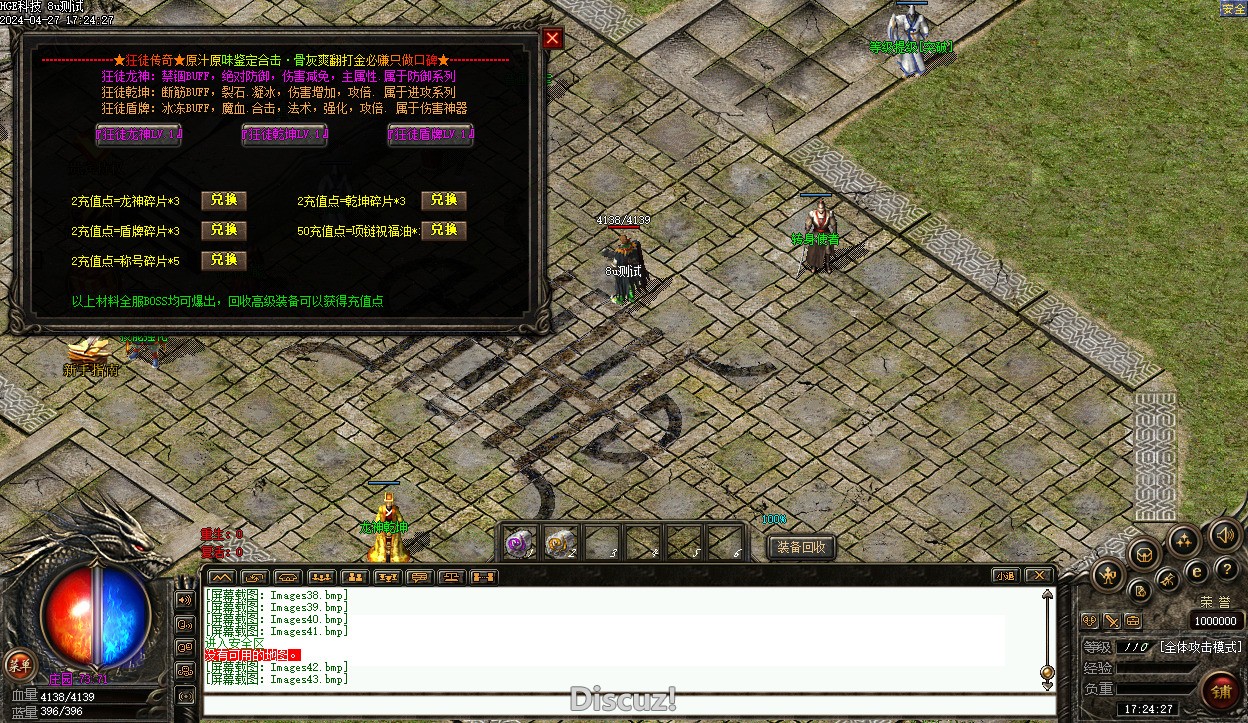Open the 菜单 menu orb

tap(18, 663)
